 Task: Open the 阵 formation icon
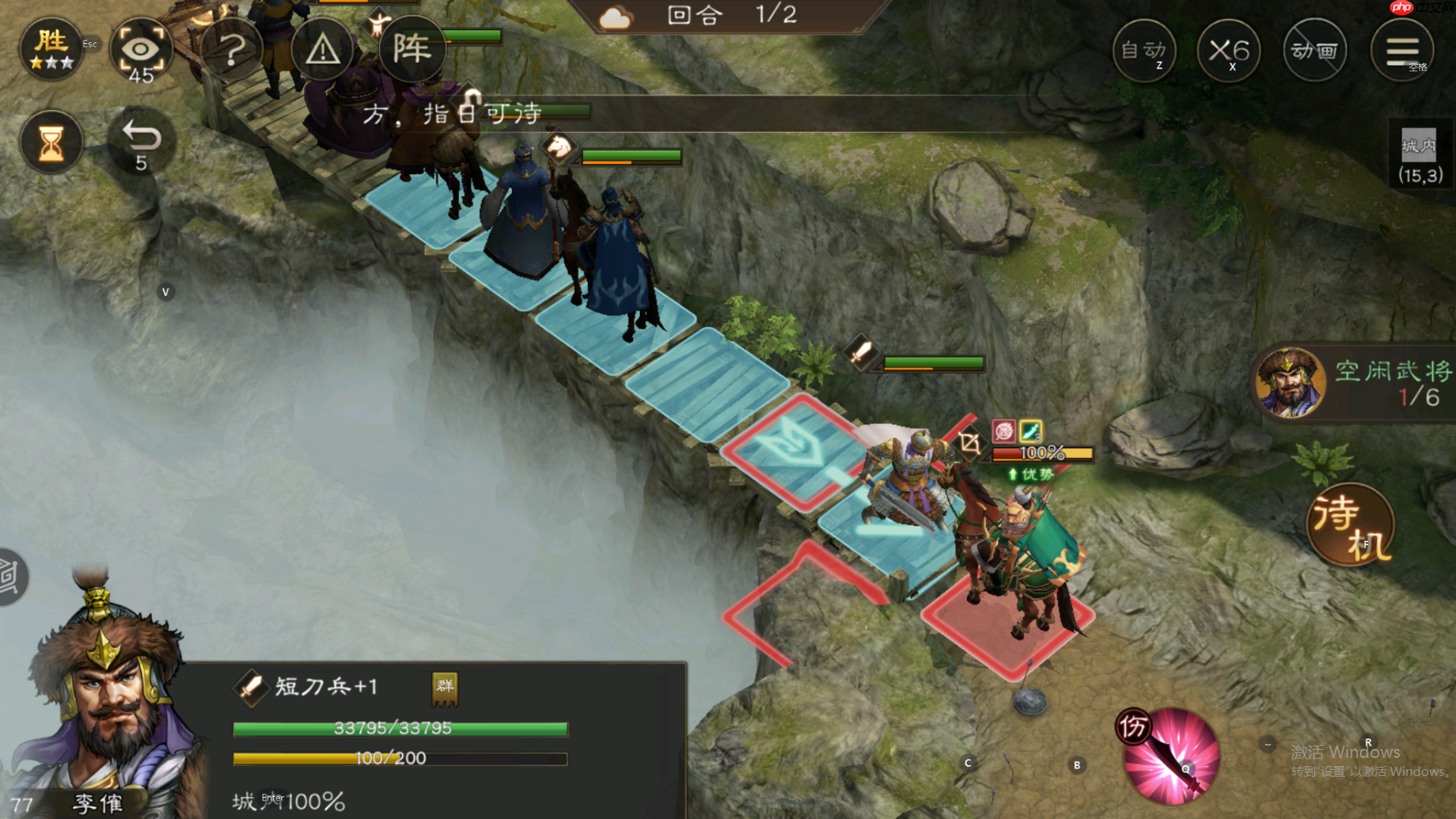(413, 49)
